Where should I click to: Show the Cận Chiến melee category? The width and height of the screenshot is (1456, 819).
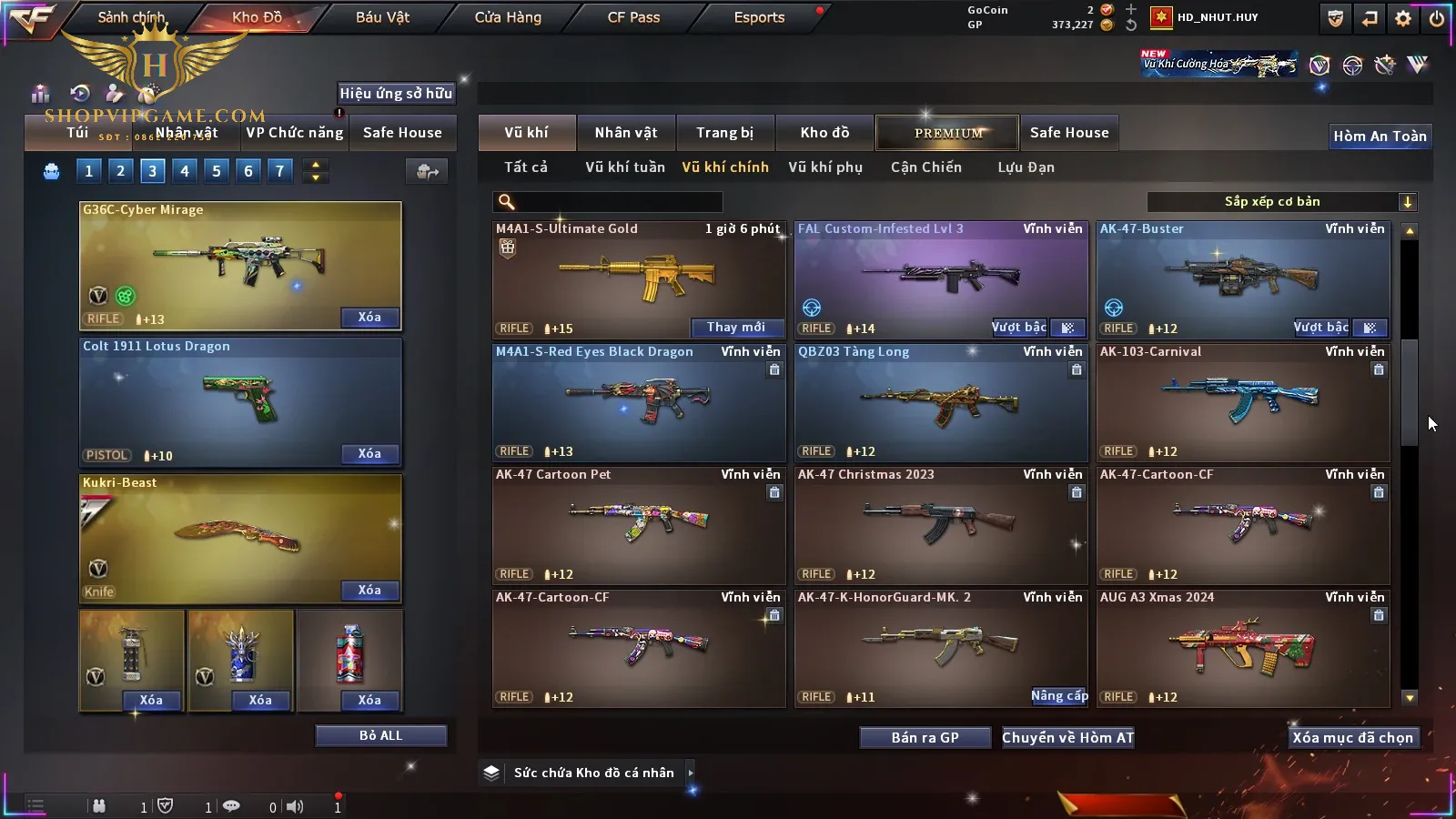pyautogui.click(x=925, y=167)
